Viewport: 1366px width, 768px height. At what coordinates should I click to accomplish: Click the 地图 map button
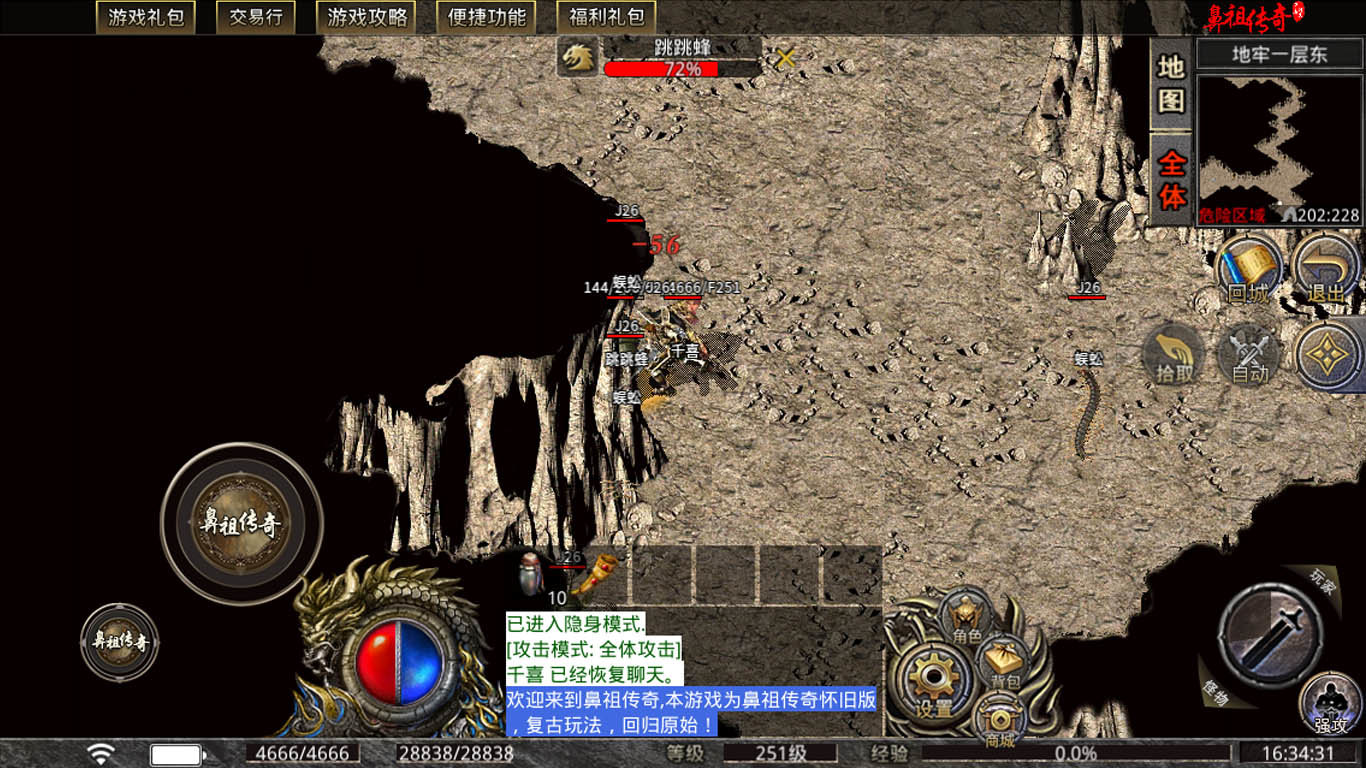1171,84
